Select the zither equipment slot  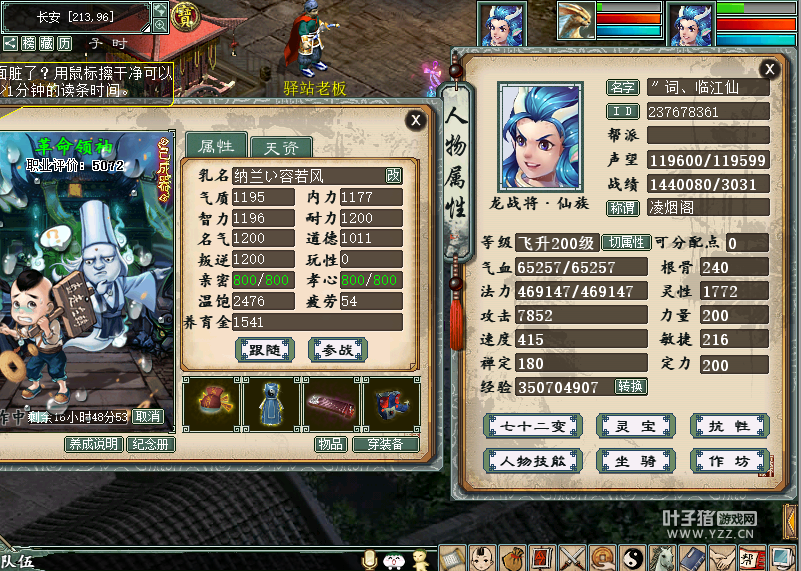tap(331, 403)
